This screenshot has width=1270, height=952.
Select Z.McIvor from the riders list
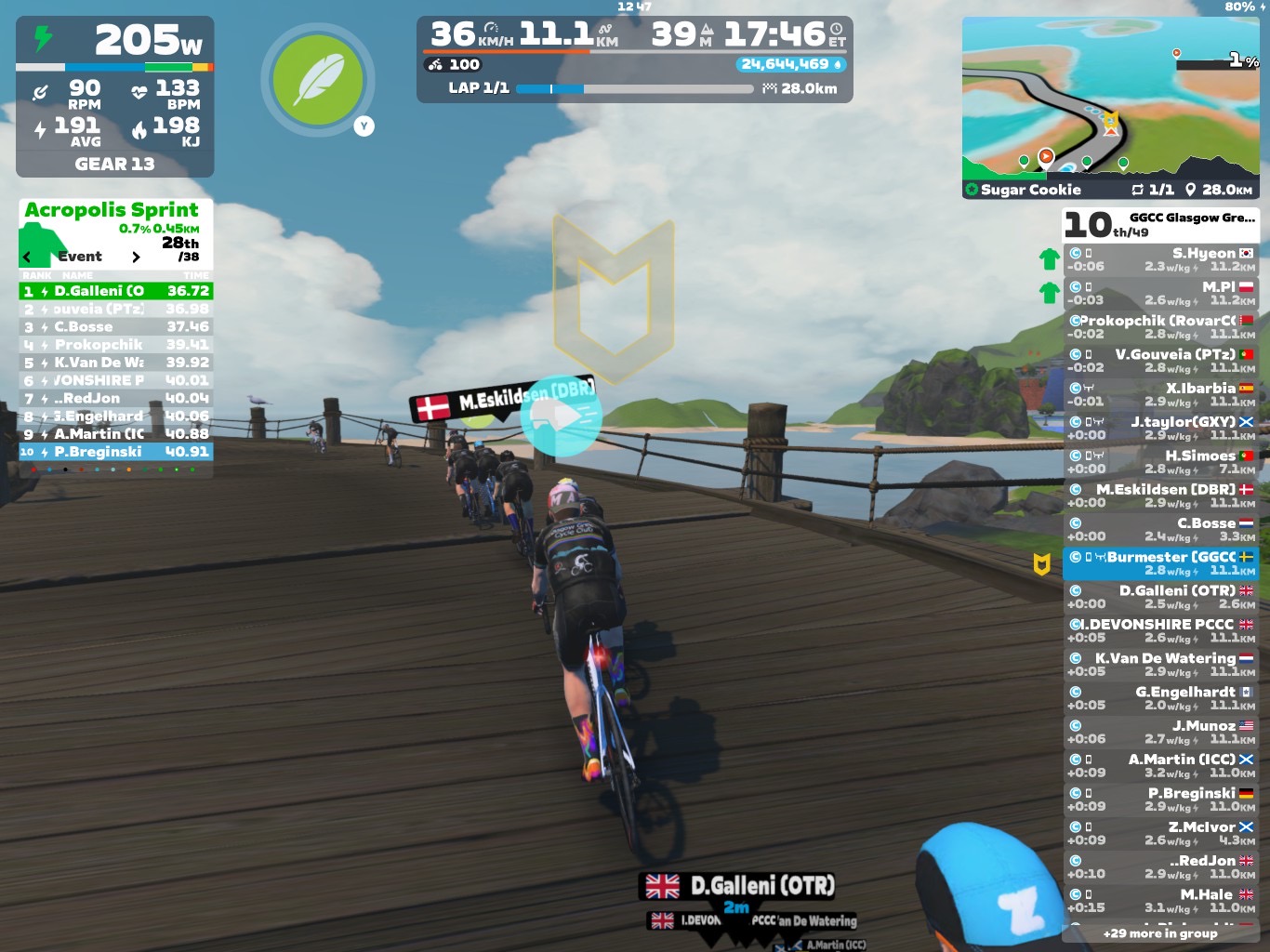[x=1160, y=833]
